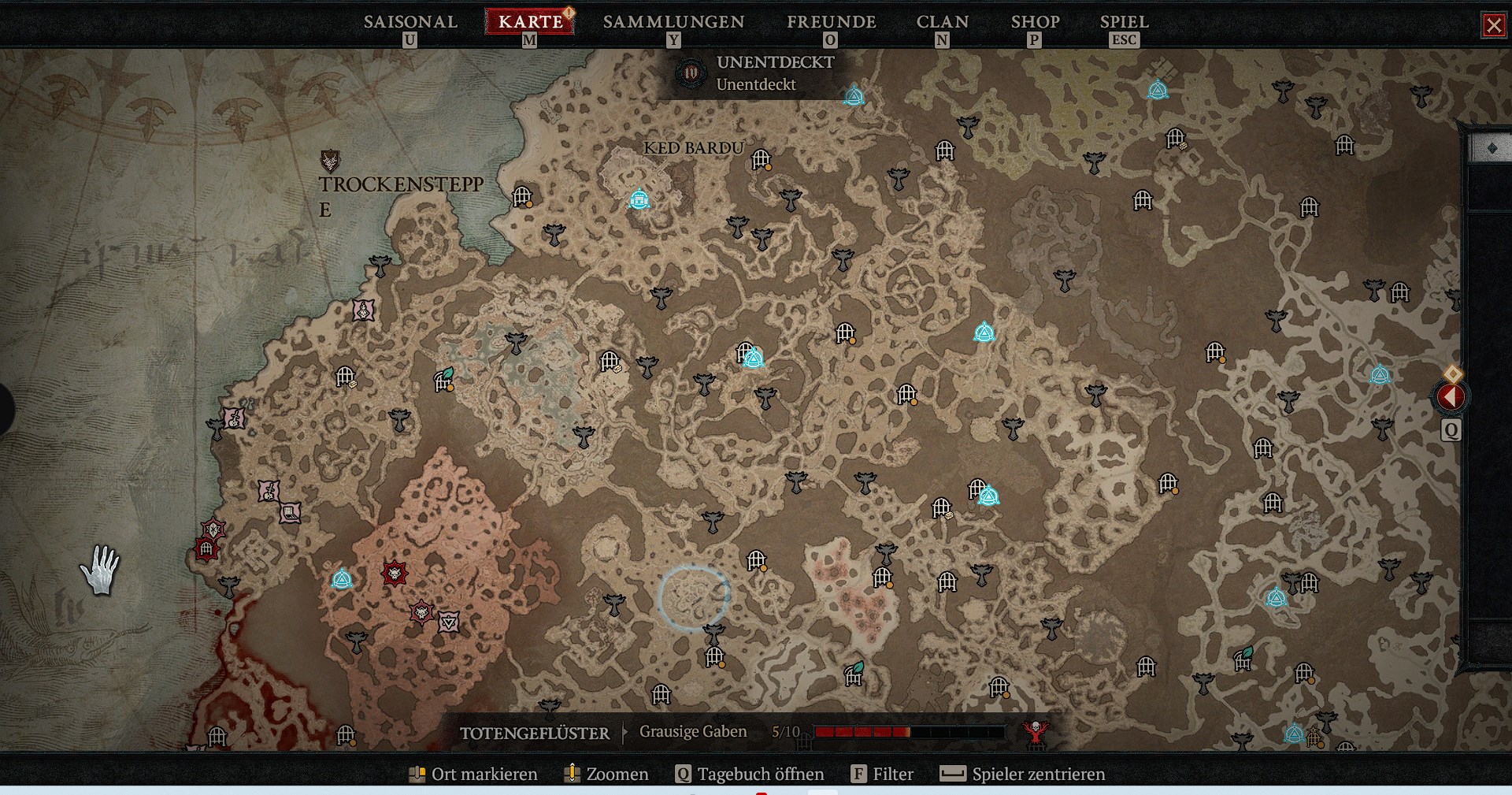Select the Ked Bardu waypoint icon

(x=639, y=199)
